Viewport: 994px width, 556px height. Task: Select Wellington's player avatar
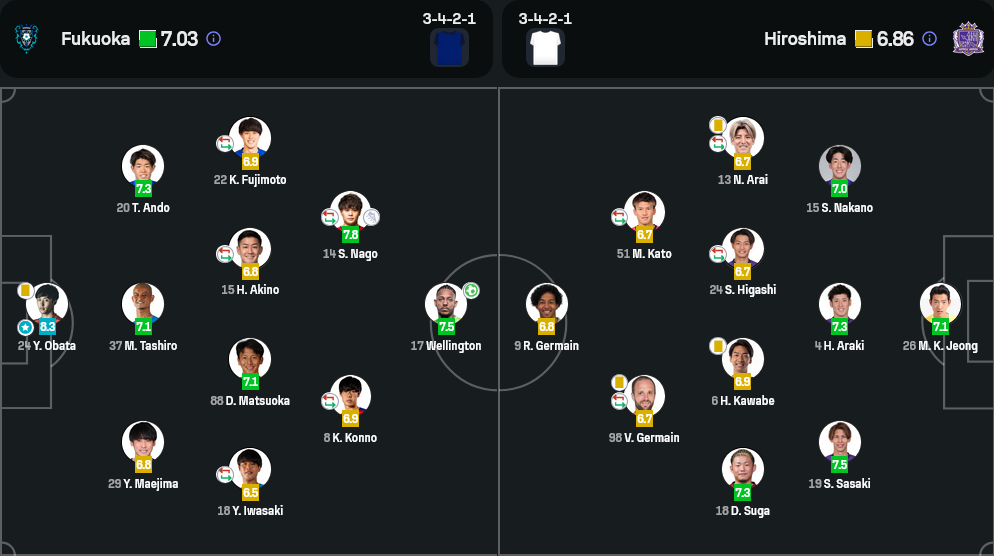446,304
